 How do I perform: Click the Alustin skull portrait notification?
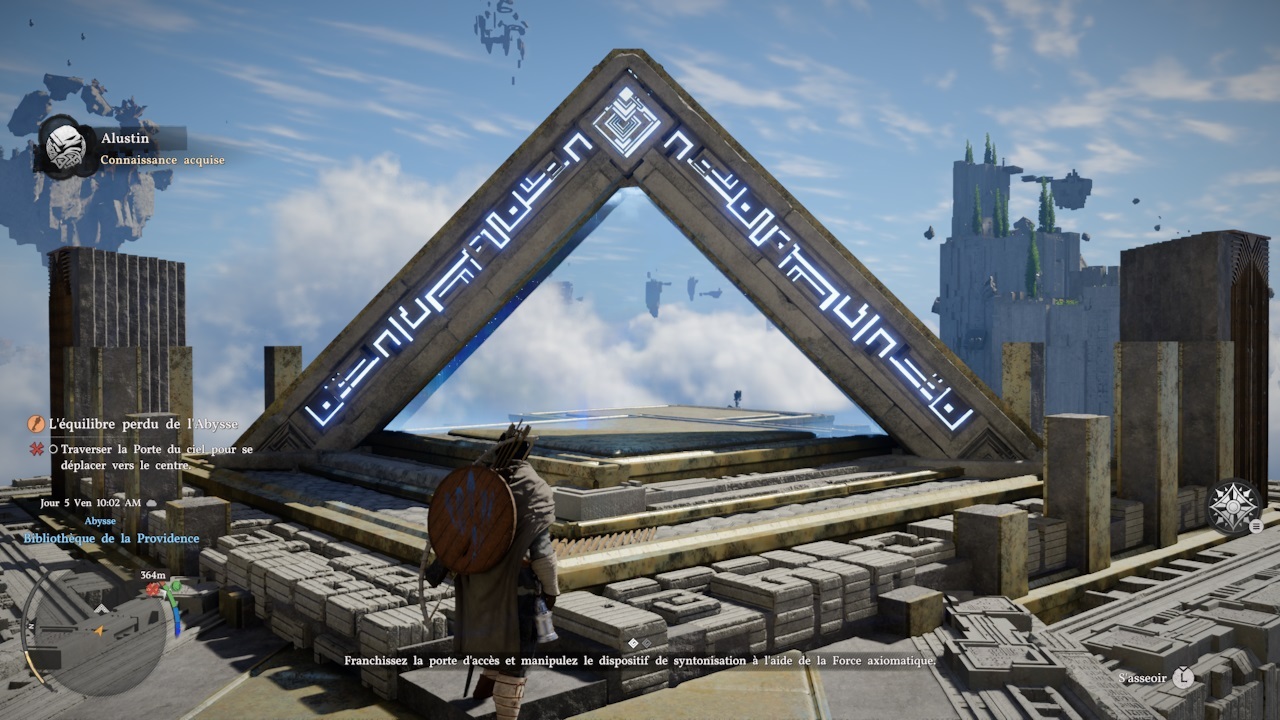pyautogui.click(x=66, y=147)
